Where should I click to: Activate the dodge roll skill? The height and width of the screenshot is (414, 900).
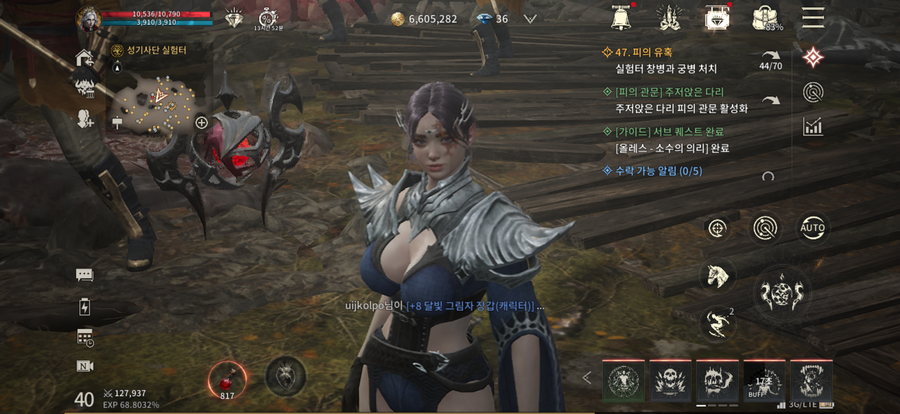[x=716, y=321]
